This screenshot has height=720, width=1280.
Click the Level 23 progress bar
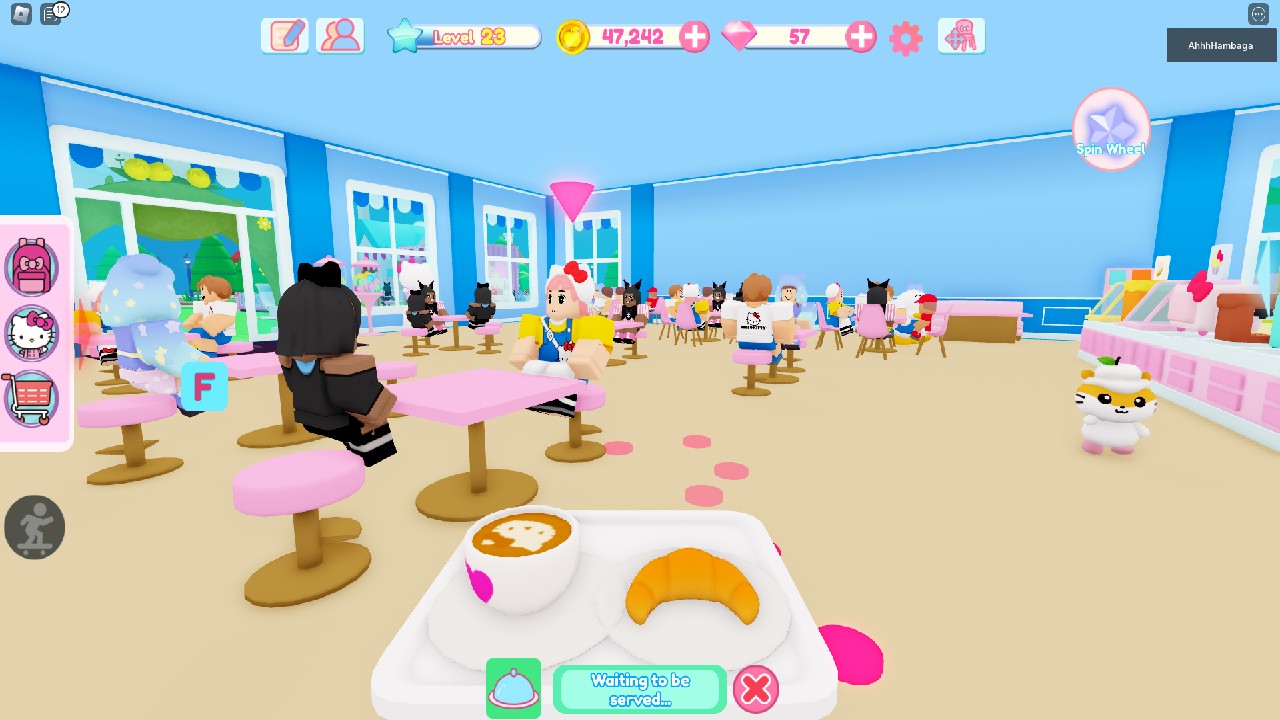click(463, 35)
